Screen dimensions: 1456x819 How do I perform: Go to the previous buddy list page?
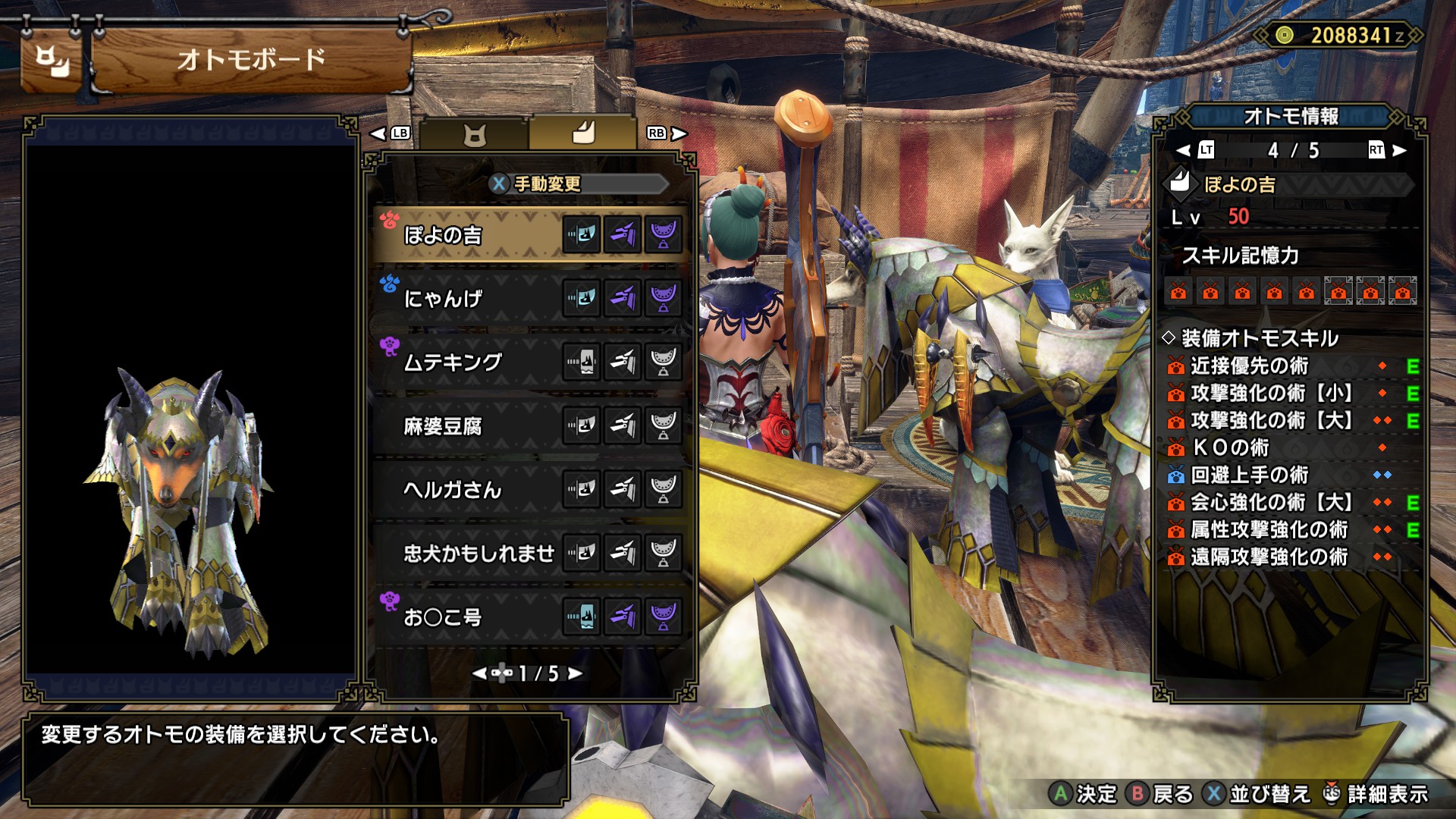tap(479, 673)
